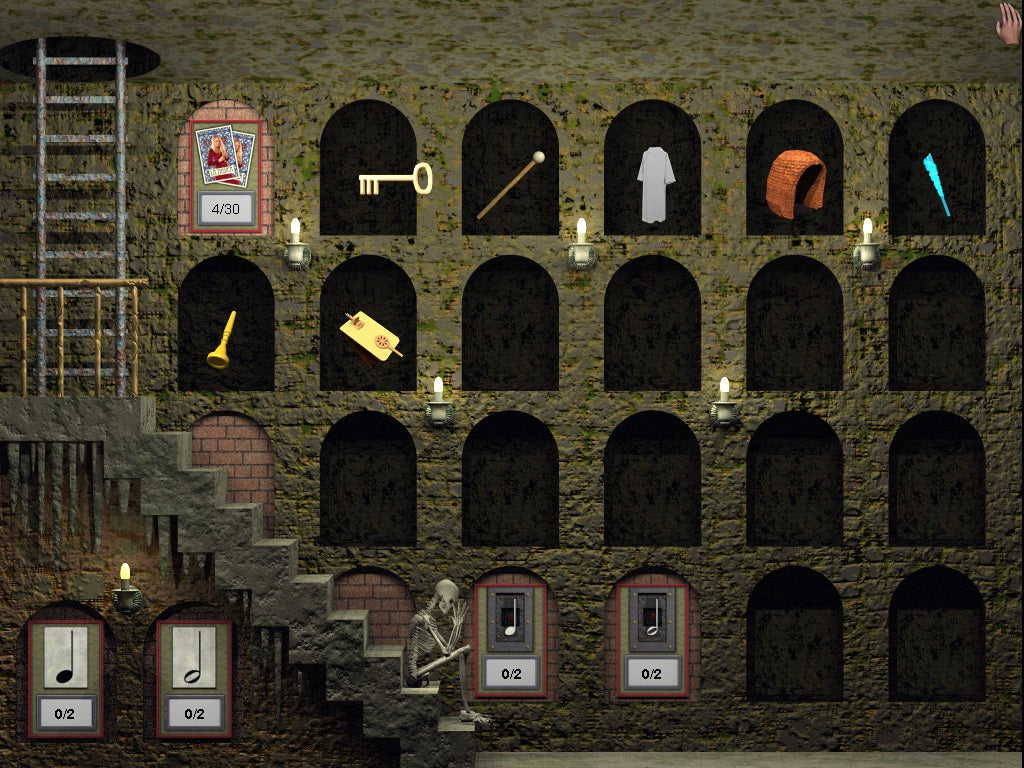Select the blue feather item

pyautogui.click(x=935, y=184)
